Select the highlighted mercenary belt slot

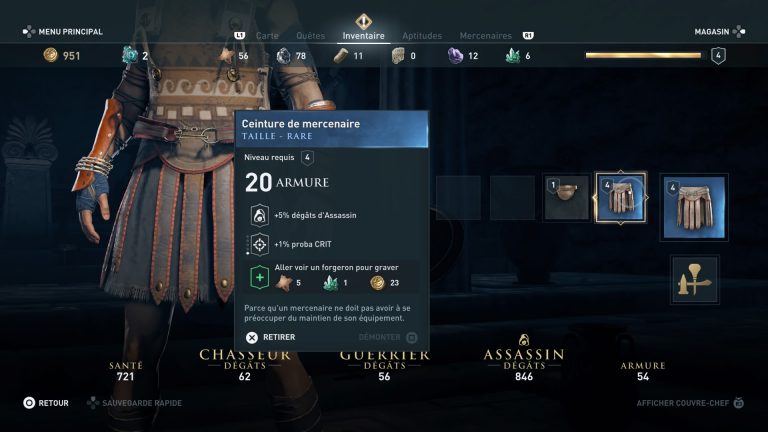(x=620, y=198)
